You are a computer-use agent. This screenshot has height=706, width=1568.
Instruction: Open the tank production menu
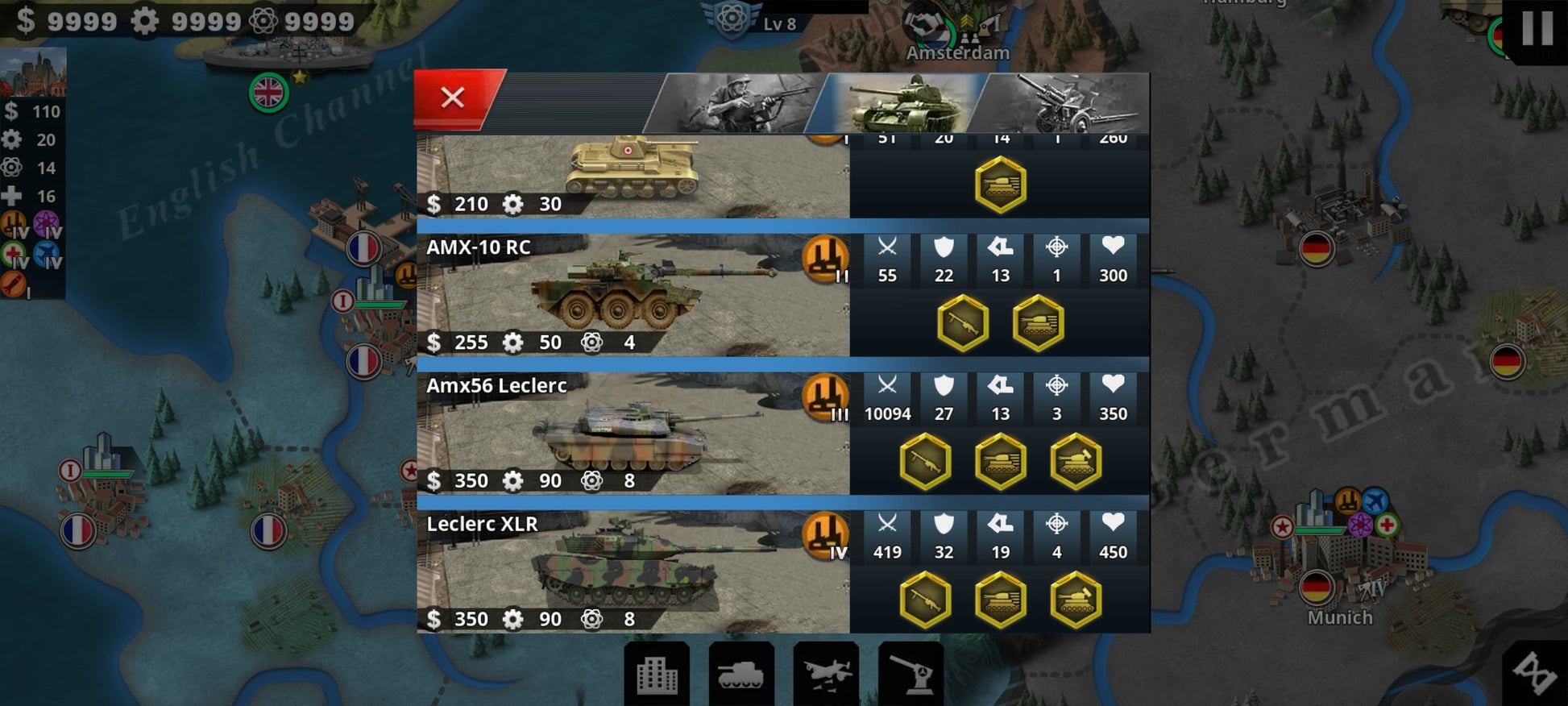click(x=741, y=675)
